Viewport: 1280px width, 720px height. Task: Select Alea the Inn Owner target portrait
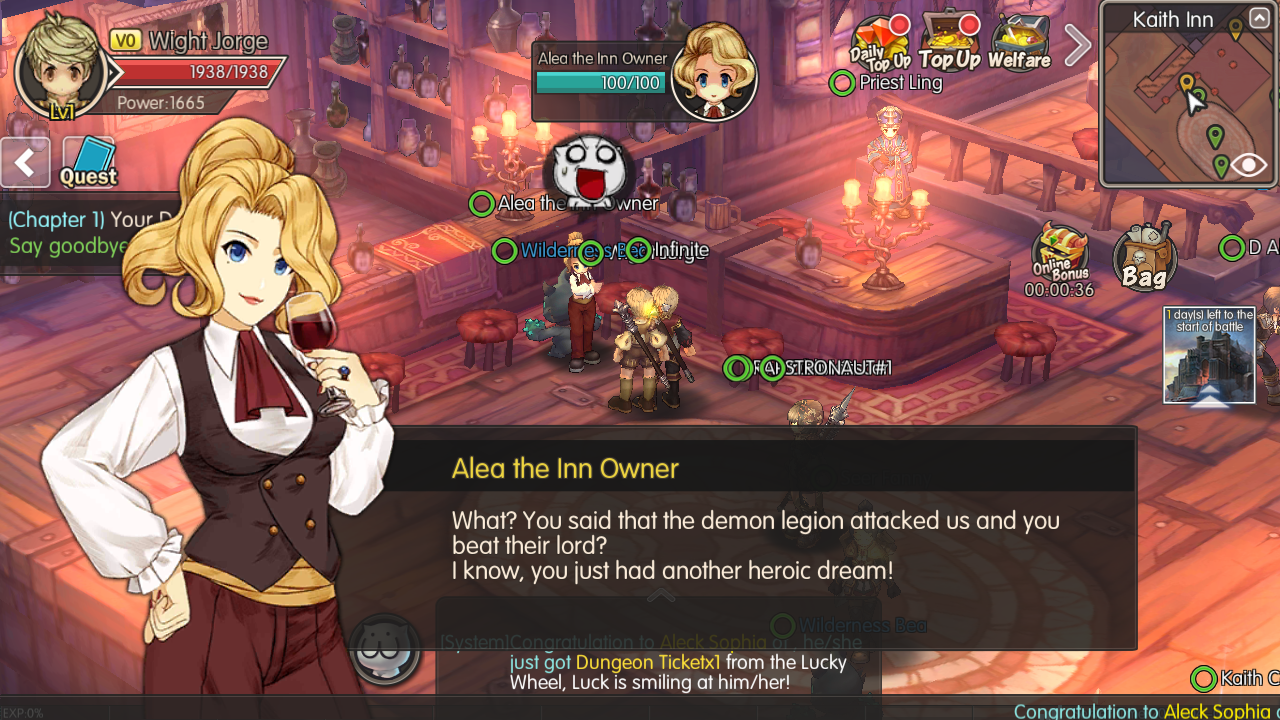713,71
